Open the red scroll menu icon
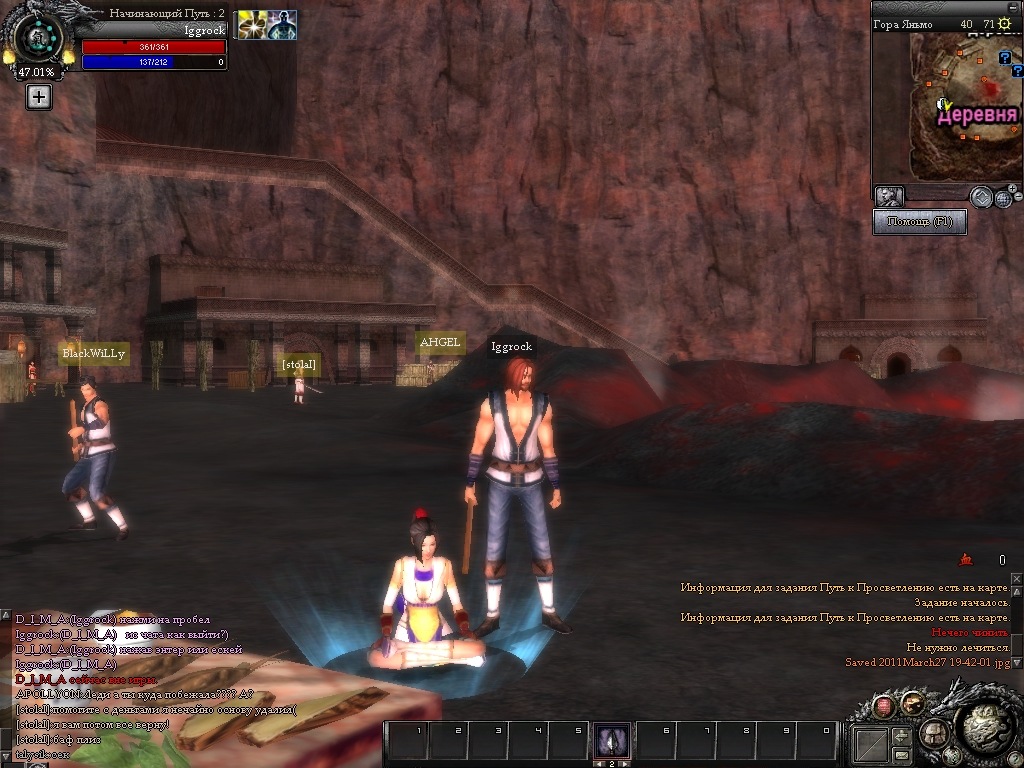Viewport: 1024px width, 768px height. pyautogui.click(x=884, y=707)
